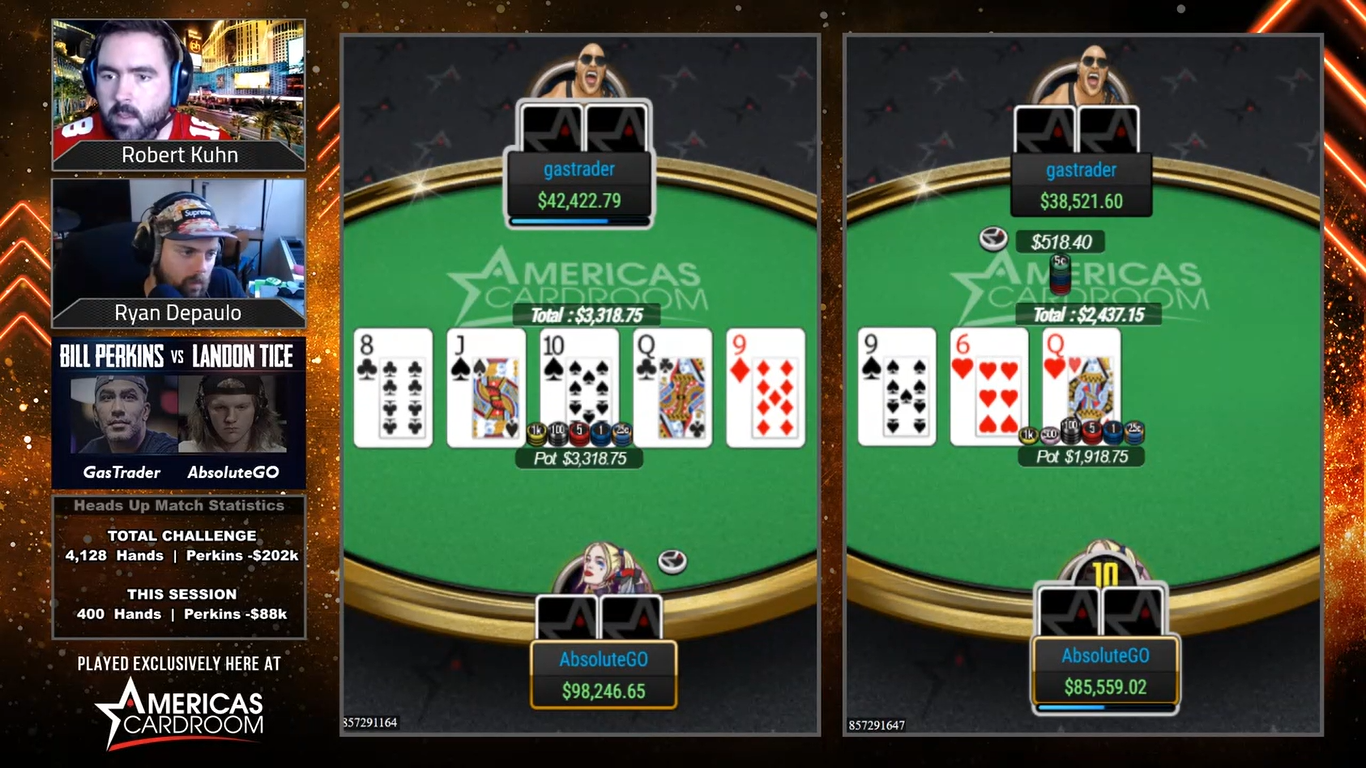Click Ryan Depaulo's webcam feed
The height and width of the screenshot is (768, 1366).
point(178,241)
